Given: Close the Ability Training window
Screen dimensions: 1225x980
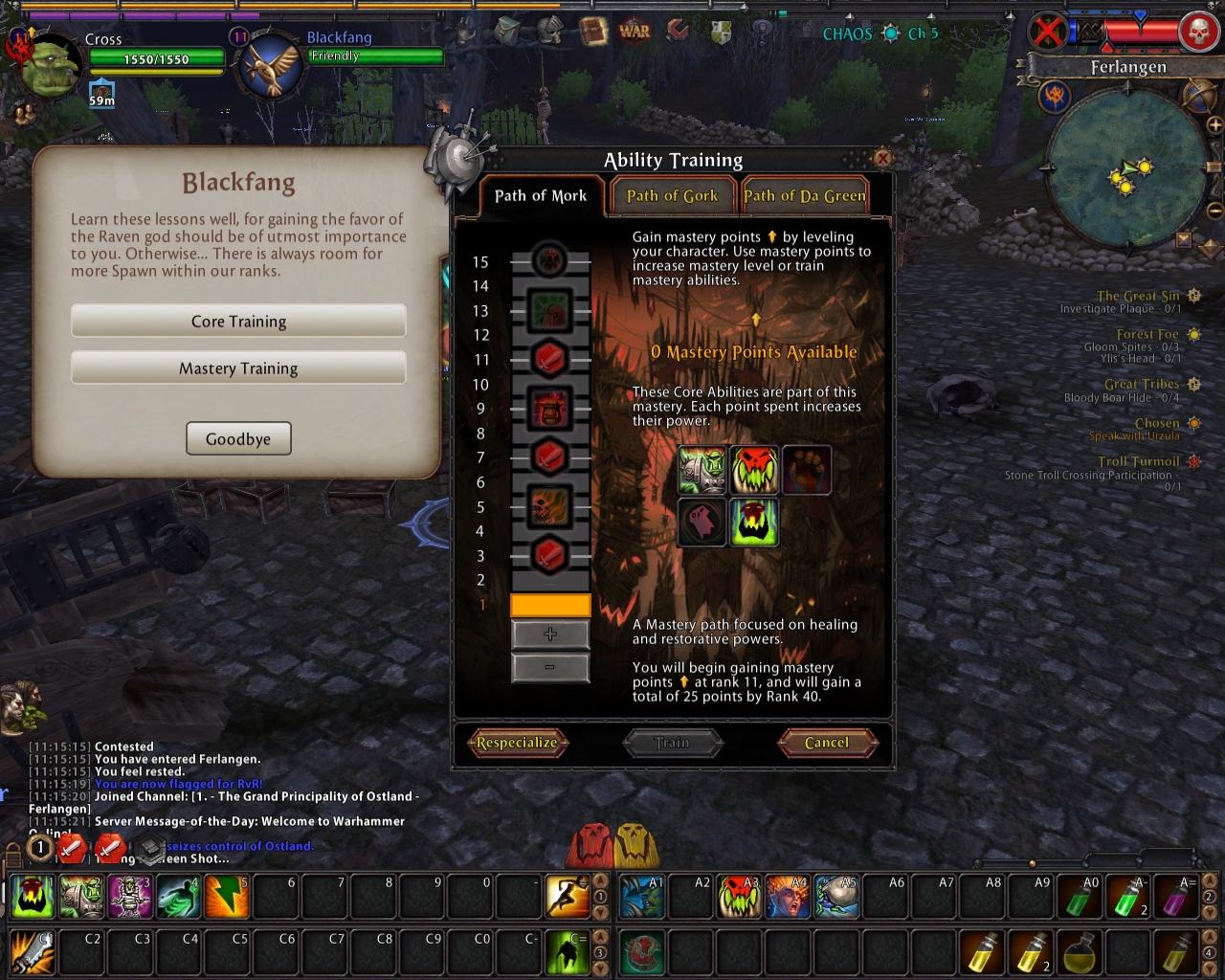Looking at the screenshot, I should 882,159.
